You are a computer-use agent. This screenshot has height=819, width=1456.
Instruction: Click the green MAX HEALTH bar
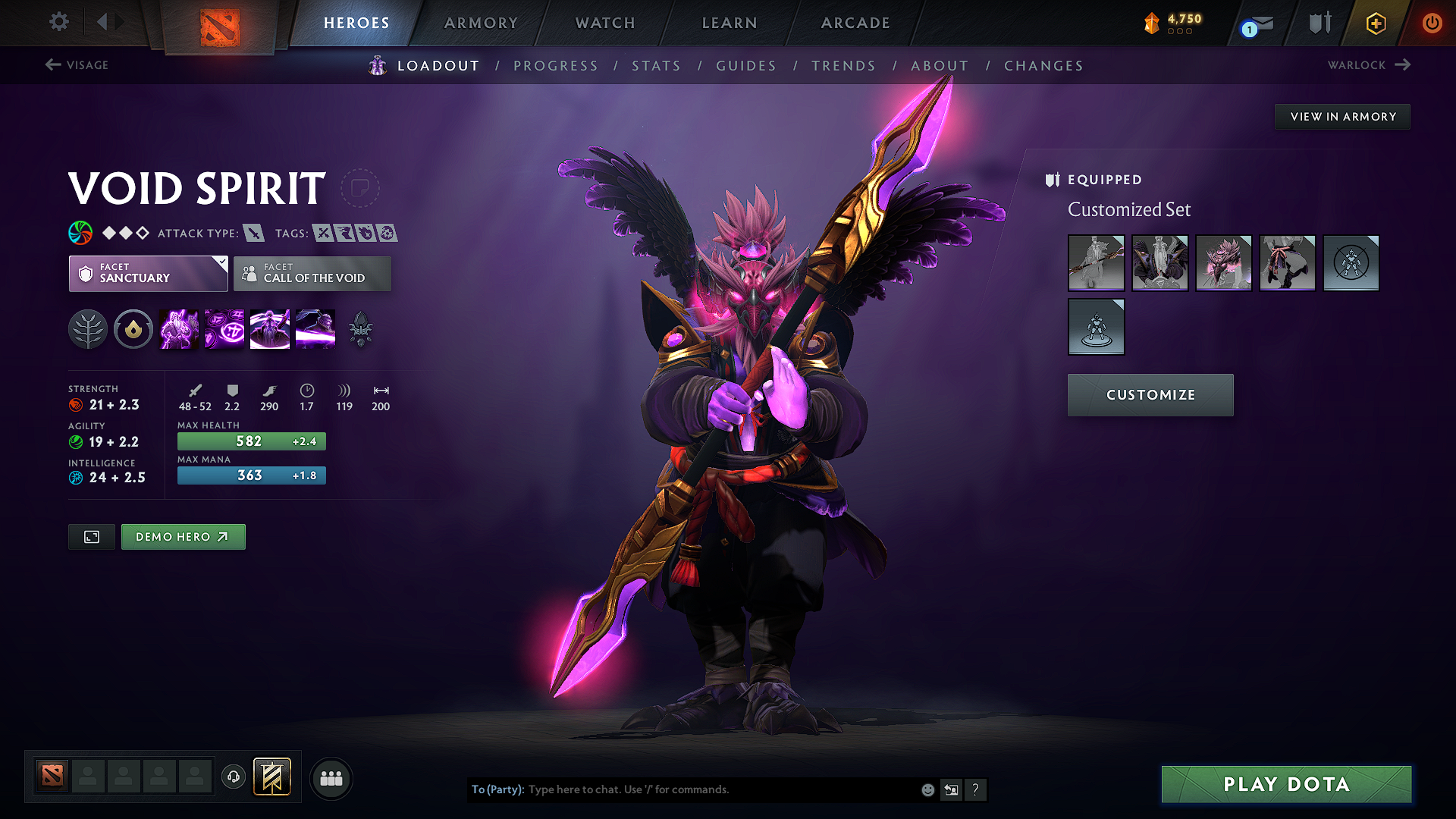click(251, 441)
